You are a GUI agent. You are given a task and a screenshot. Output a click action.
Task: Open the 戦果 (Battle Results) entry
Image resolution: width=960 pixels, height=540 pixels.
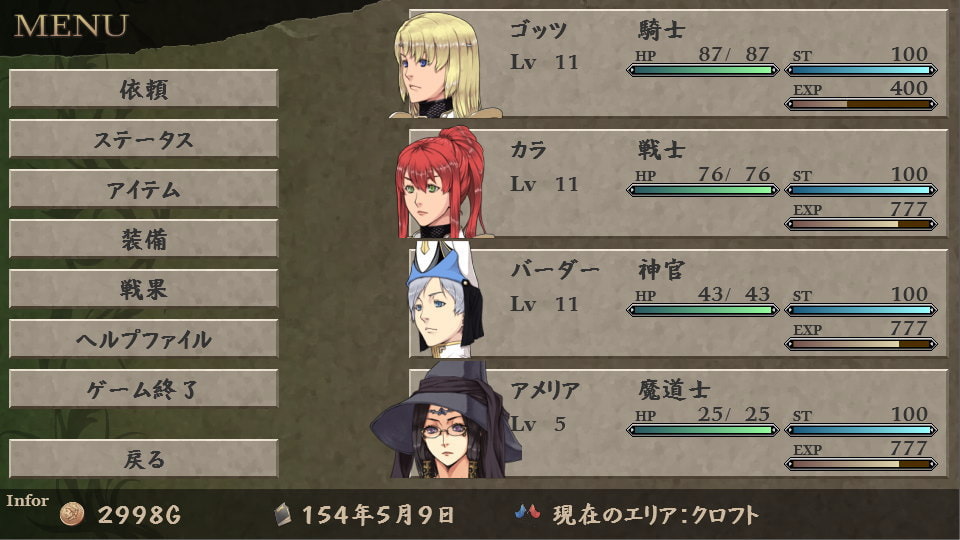pyautogui.click(x=143, y=289)
